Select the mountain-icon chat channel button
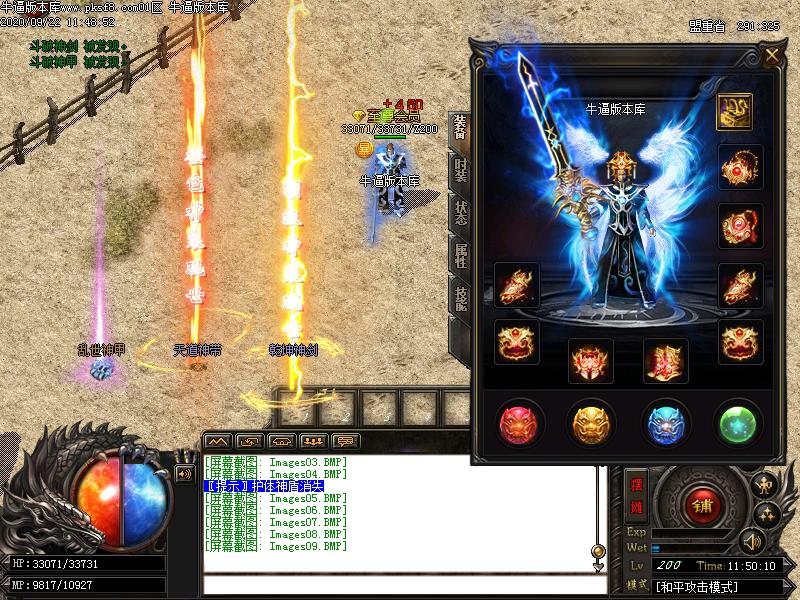800x600 pixels. pyautogui.click(x=217, y=441)
